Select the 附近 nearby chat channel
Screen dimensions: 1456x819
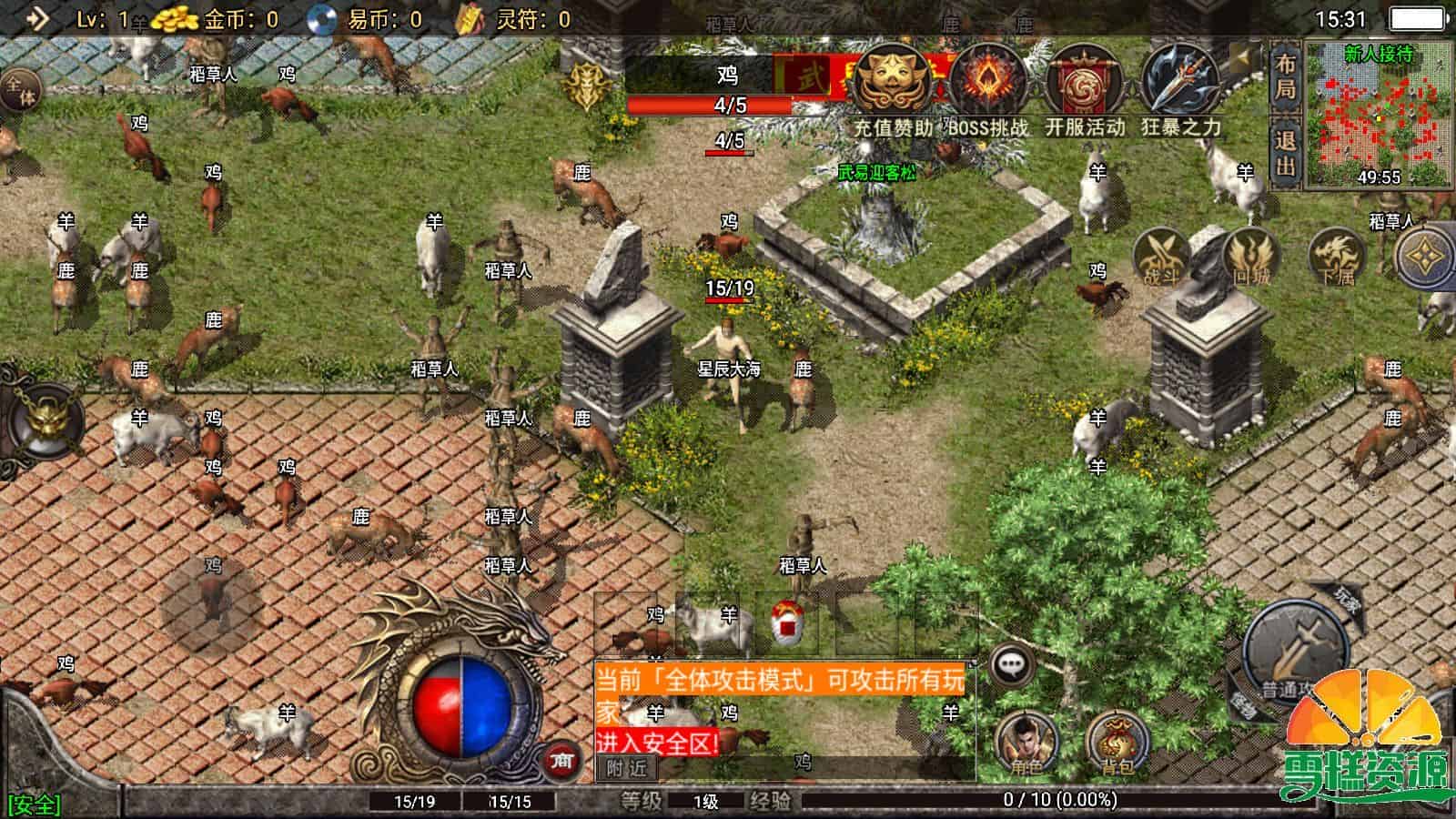click(626, 768)
